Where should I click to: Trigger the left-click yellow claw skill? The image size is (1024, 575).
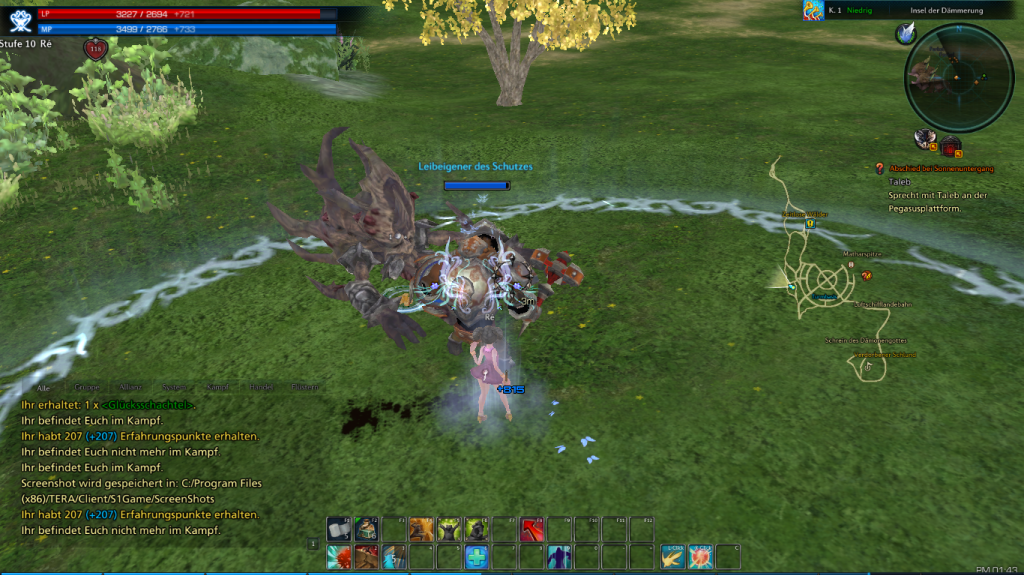pyautogui.click(x=672, y=557)
